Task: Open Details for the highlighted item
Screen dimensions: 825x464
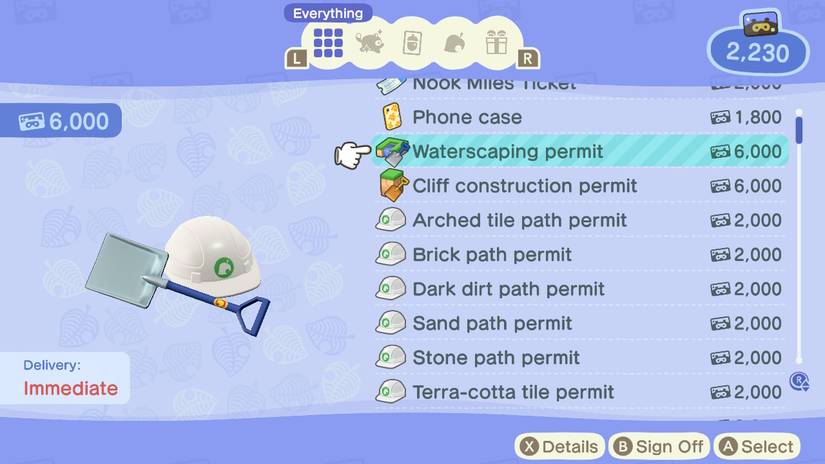Action: [x=560, y=447]
